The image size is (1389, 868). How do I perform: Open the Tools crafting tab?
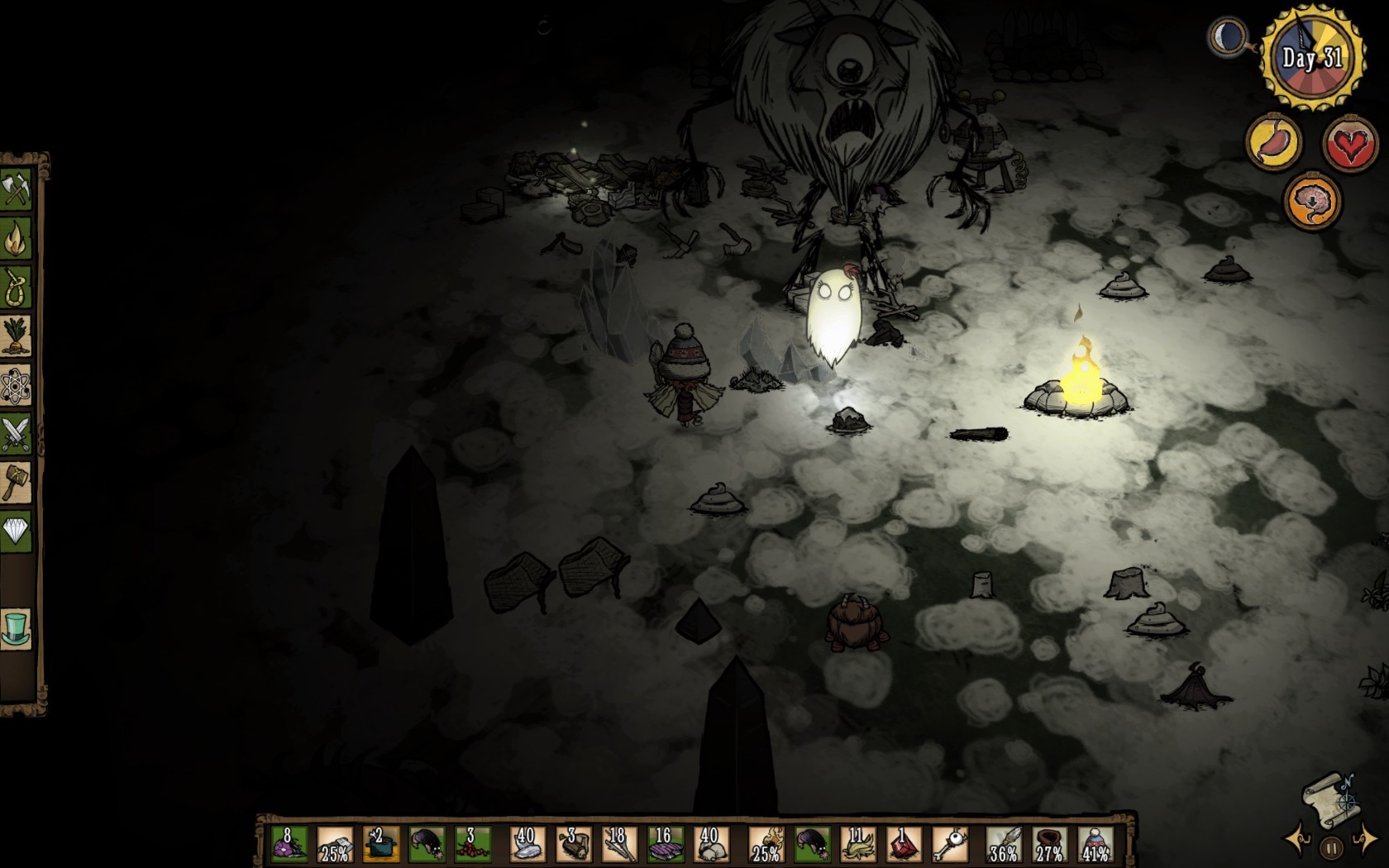click(x=17, y=190)
